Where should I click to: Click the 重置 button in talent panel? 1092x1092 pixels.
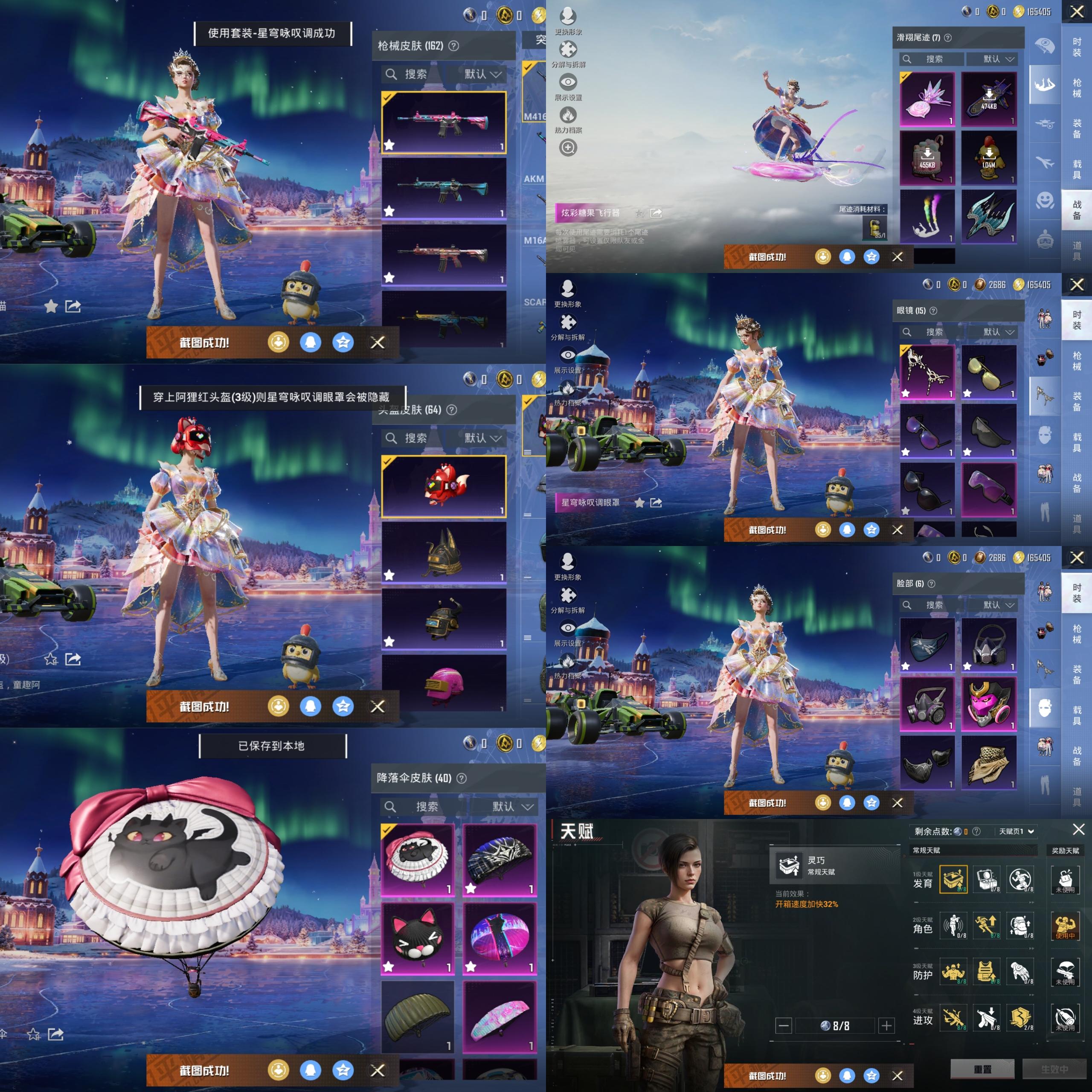pos(983,1069)
